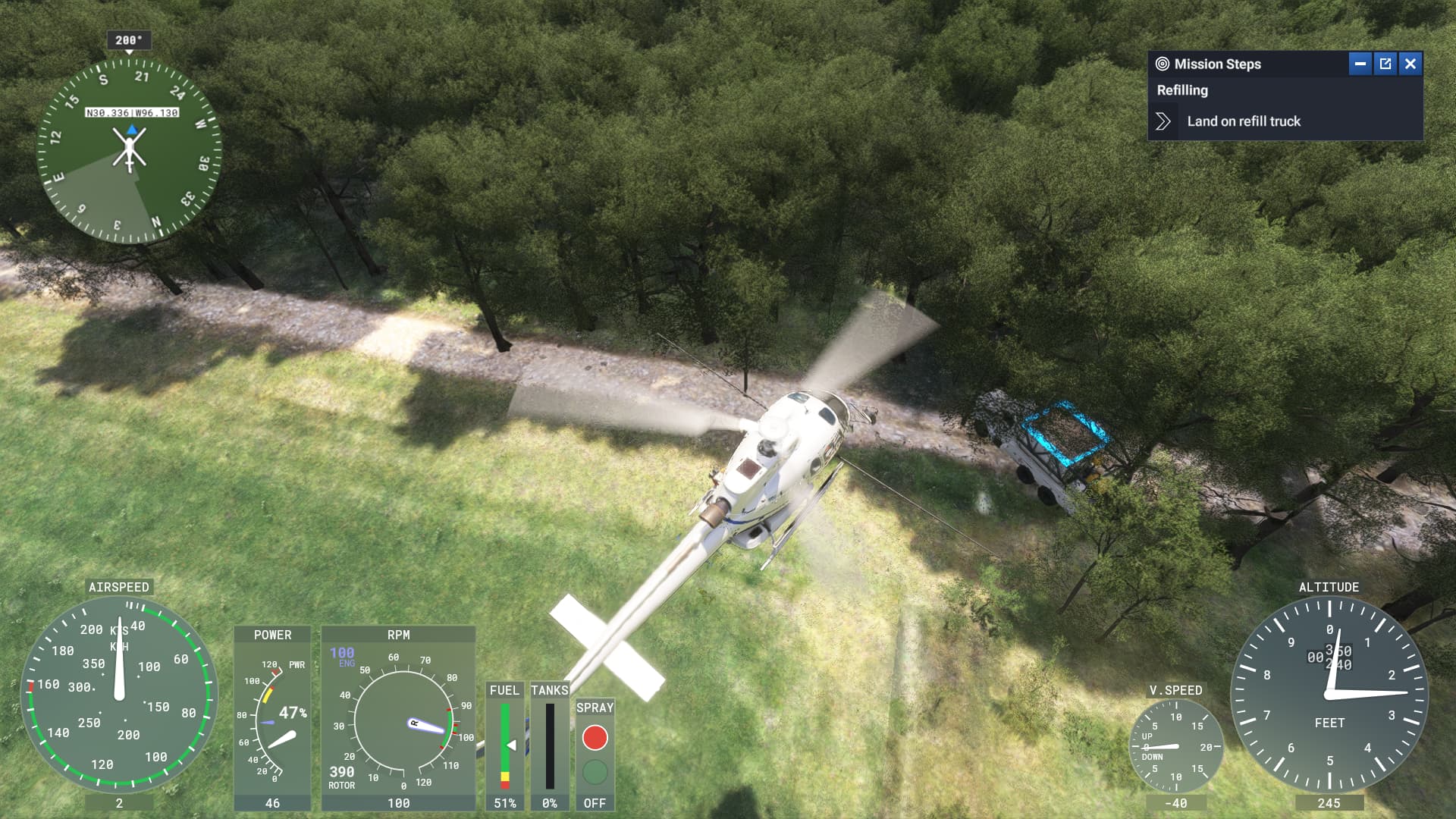Click the pop-out icon on Mission Steps panel

click(1385, 64)
